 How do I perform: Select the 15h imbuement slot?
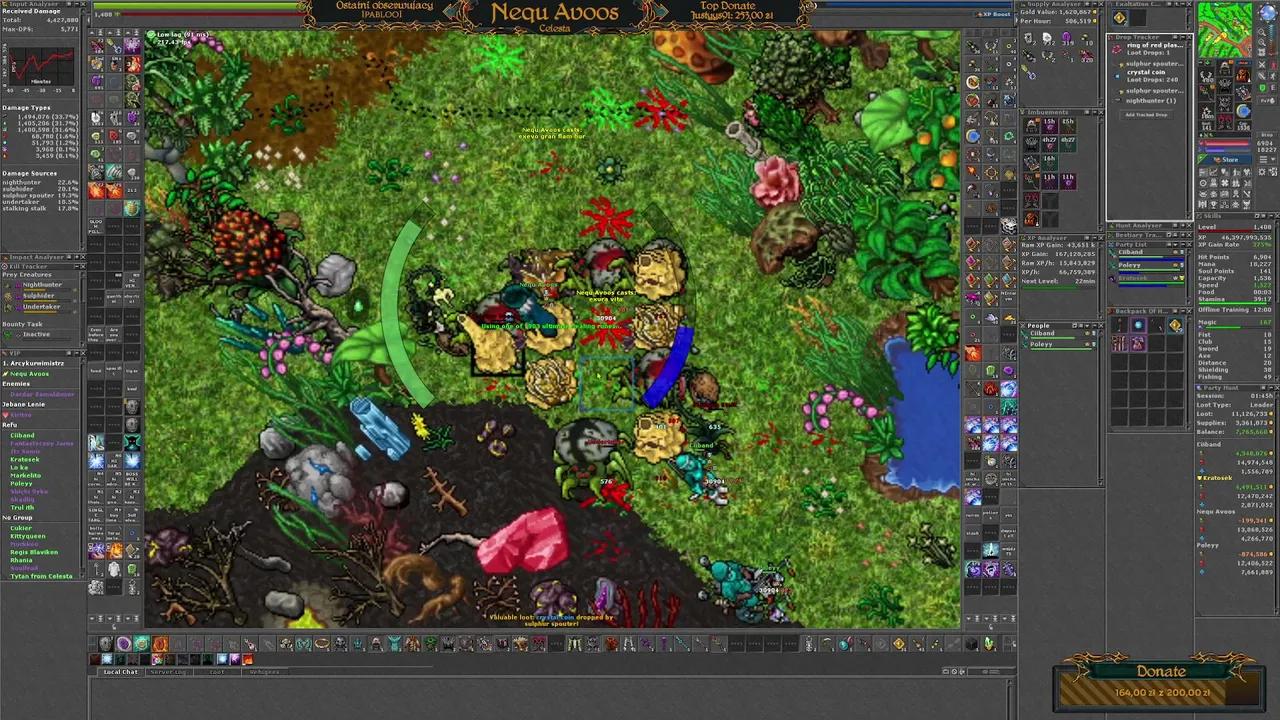point(1048,127)
